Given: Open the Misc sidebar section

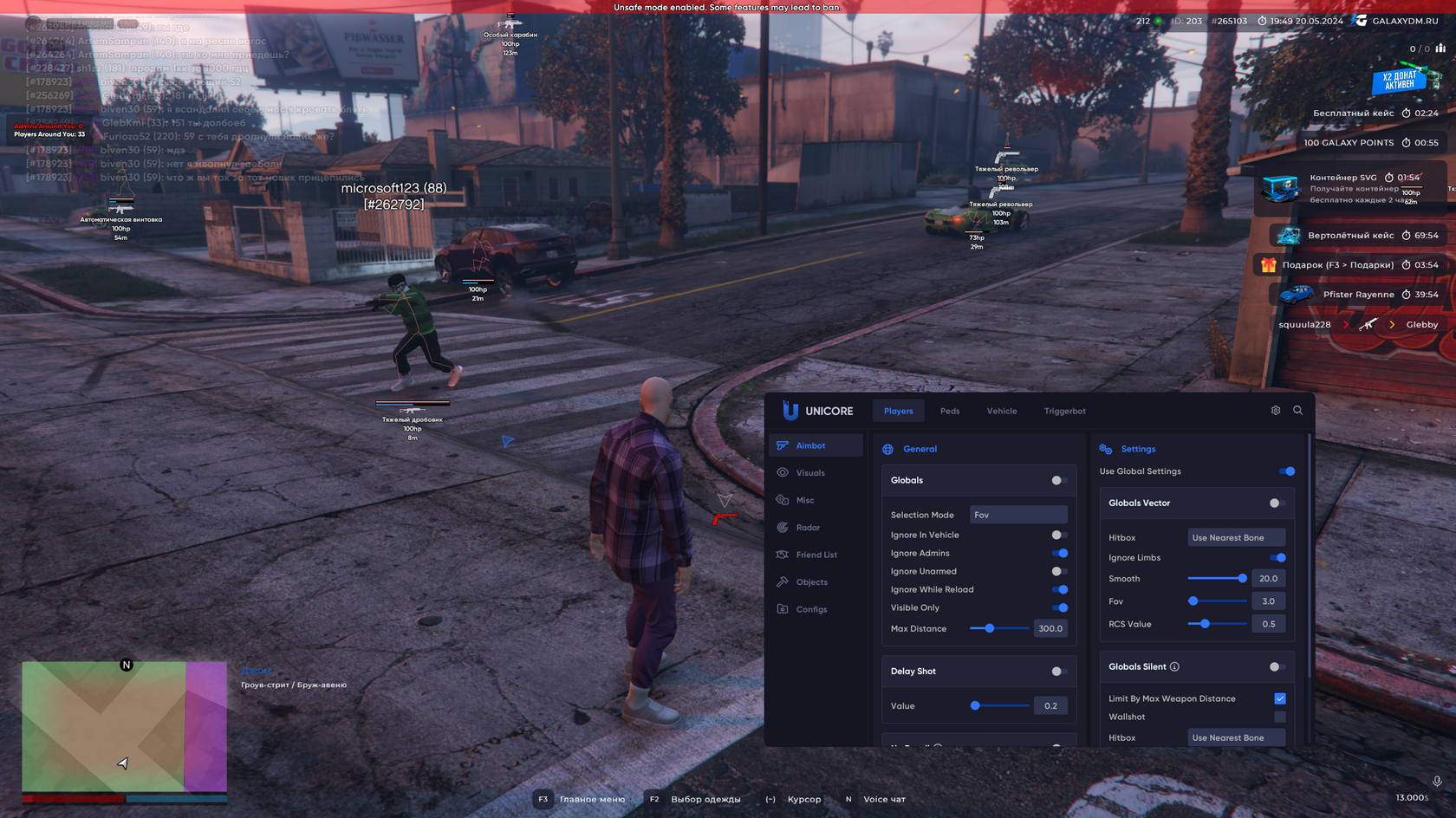Looking at the screenshot, I should (805, 500).
